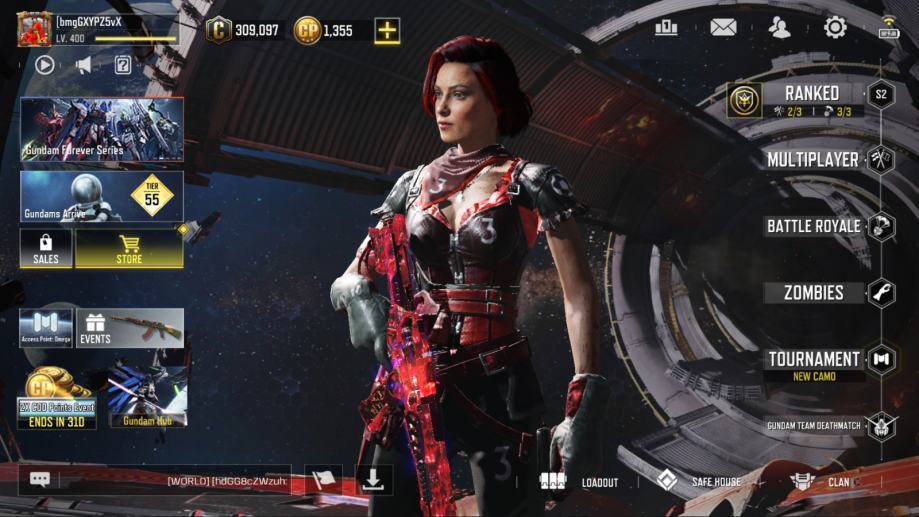Open the mail inbox
Screen dimensions: 919x517
click(x=723, y=28)
